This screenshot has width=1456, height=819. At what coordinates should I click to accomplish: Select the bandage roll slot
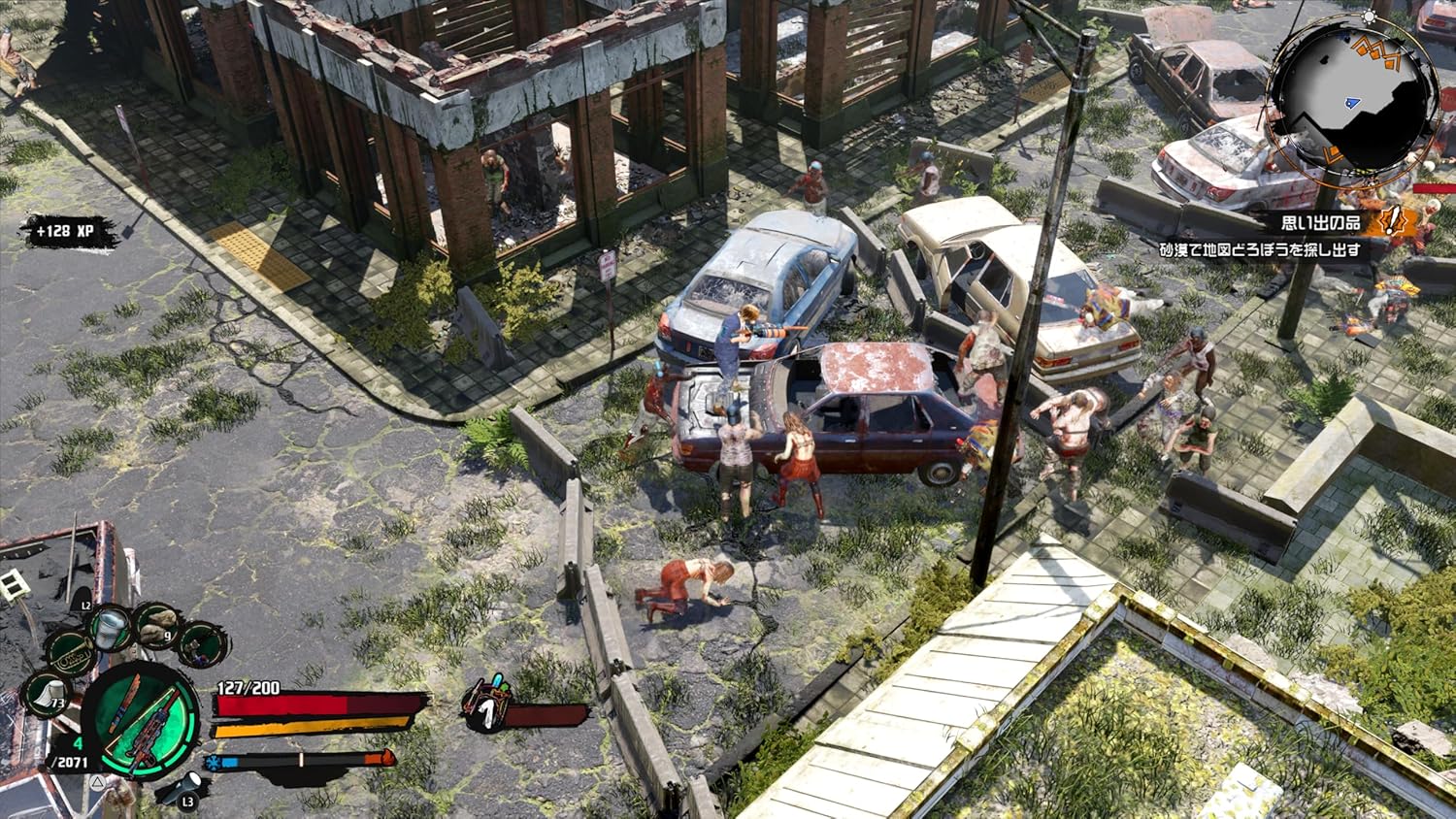[x=47, y=695]
